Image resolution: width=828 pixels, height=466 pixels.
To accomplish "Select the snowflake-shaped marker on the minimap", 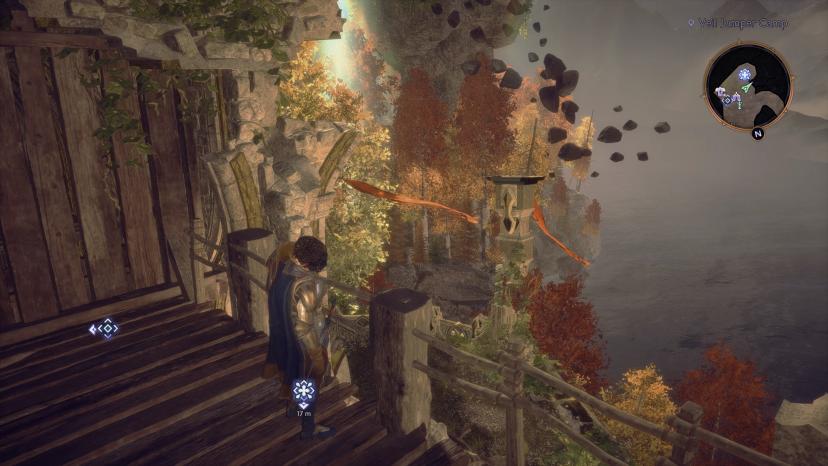I will coord(744,75).
